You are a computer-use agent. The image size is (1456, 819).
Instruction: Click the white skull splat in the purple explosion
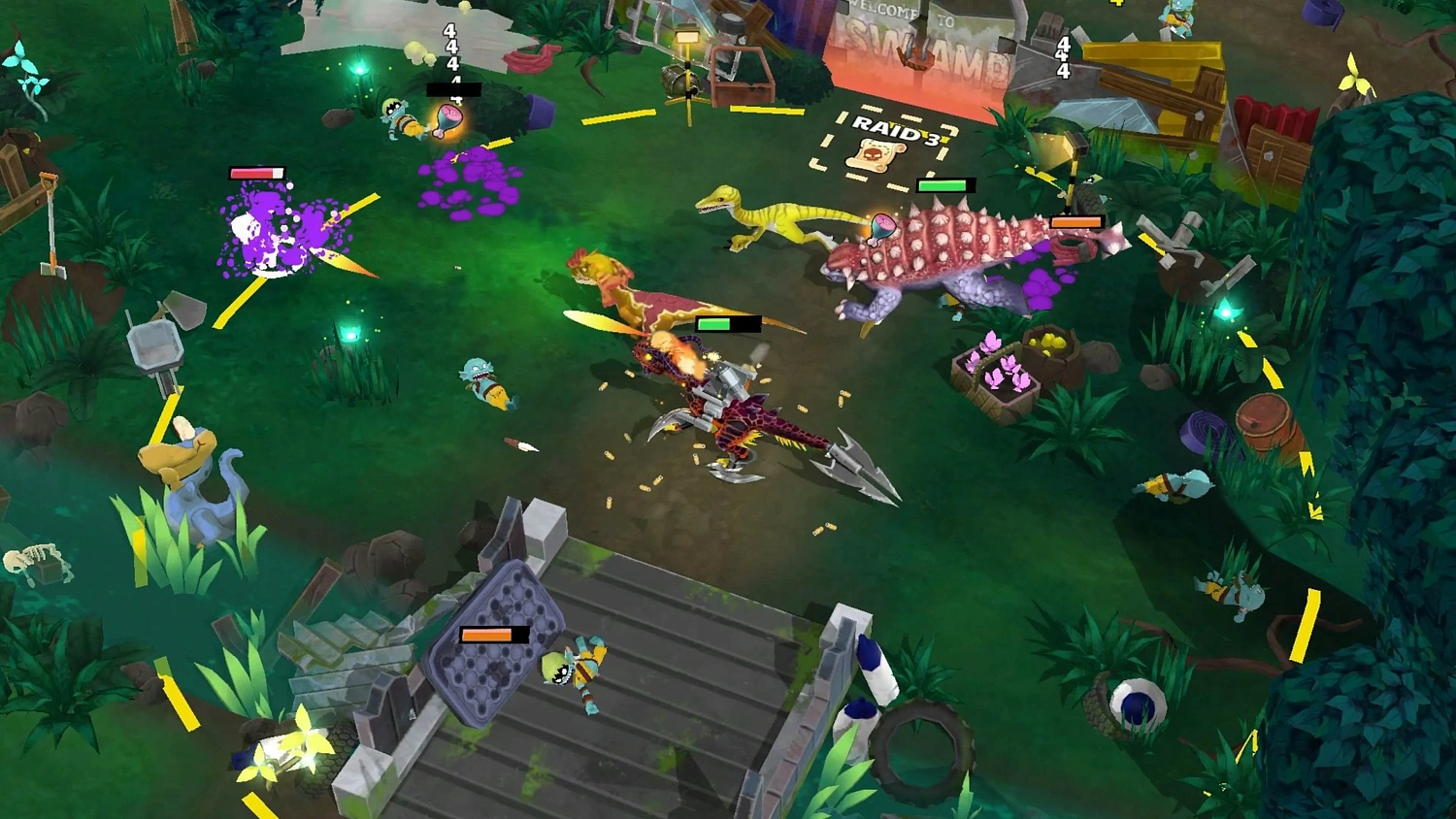[x=250, y=230]
